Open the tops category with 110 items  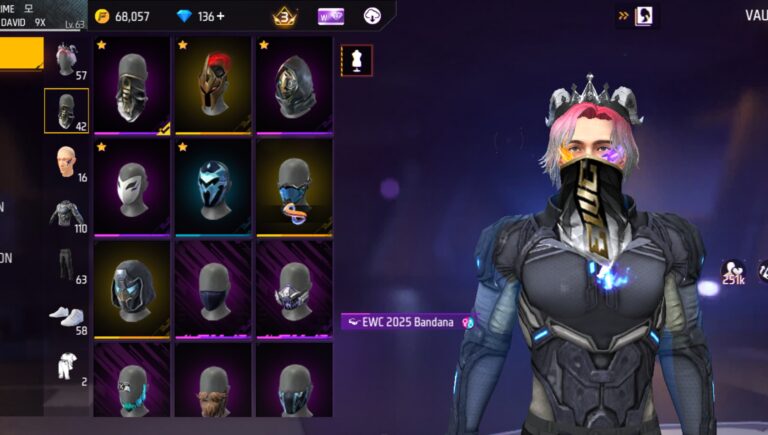66,214
